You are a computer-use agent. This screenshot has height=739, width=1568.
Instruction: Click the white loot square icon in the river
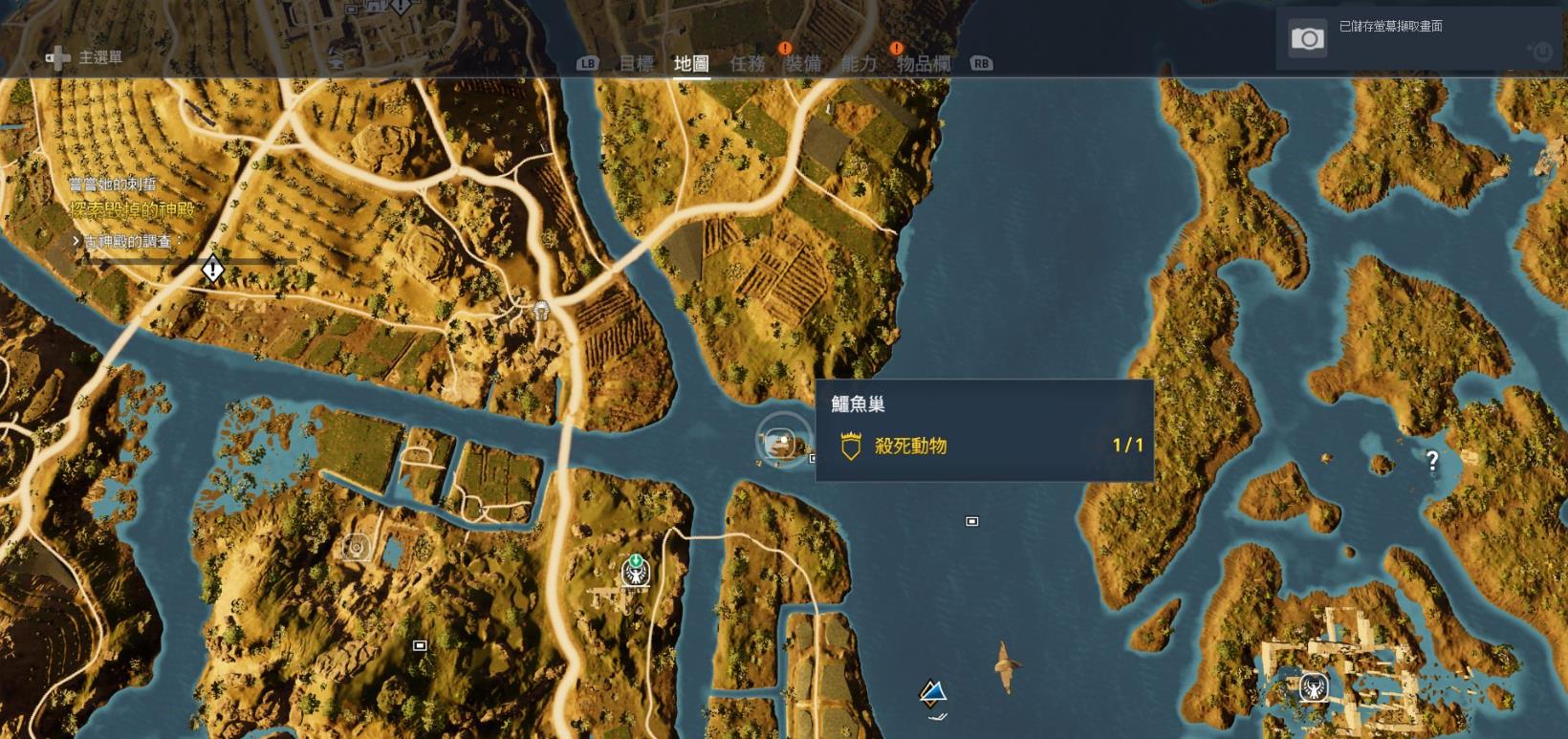(971, 520)
